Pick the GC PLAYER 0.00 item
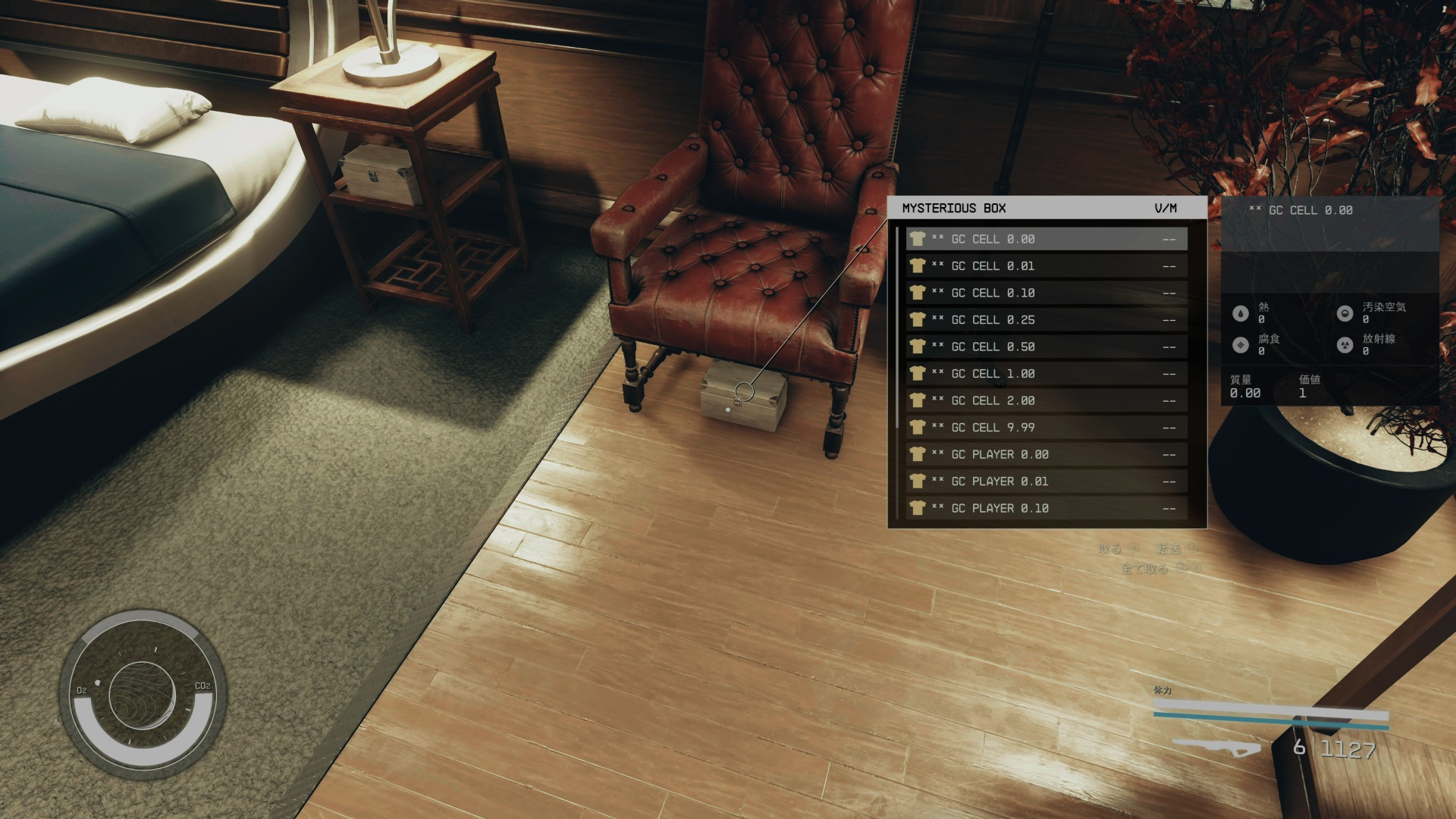1456x819 pixels. click(1046, 454)
